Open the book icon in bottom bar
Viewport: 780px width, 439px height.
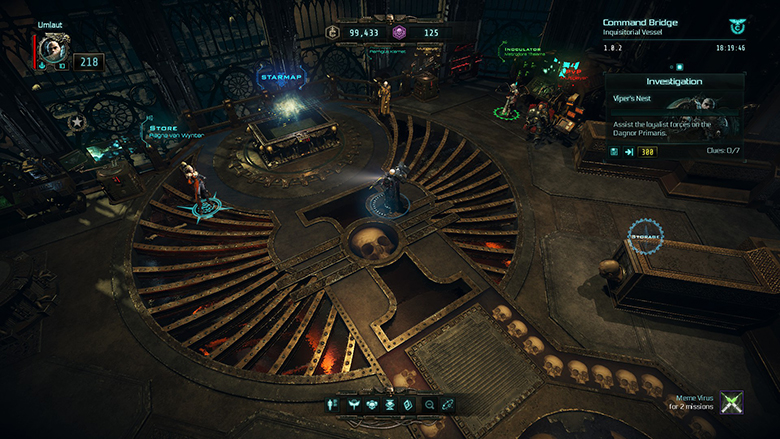tap(408, 404)
